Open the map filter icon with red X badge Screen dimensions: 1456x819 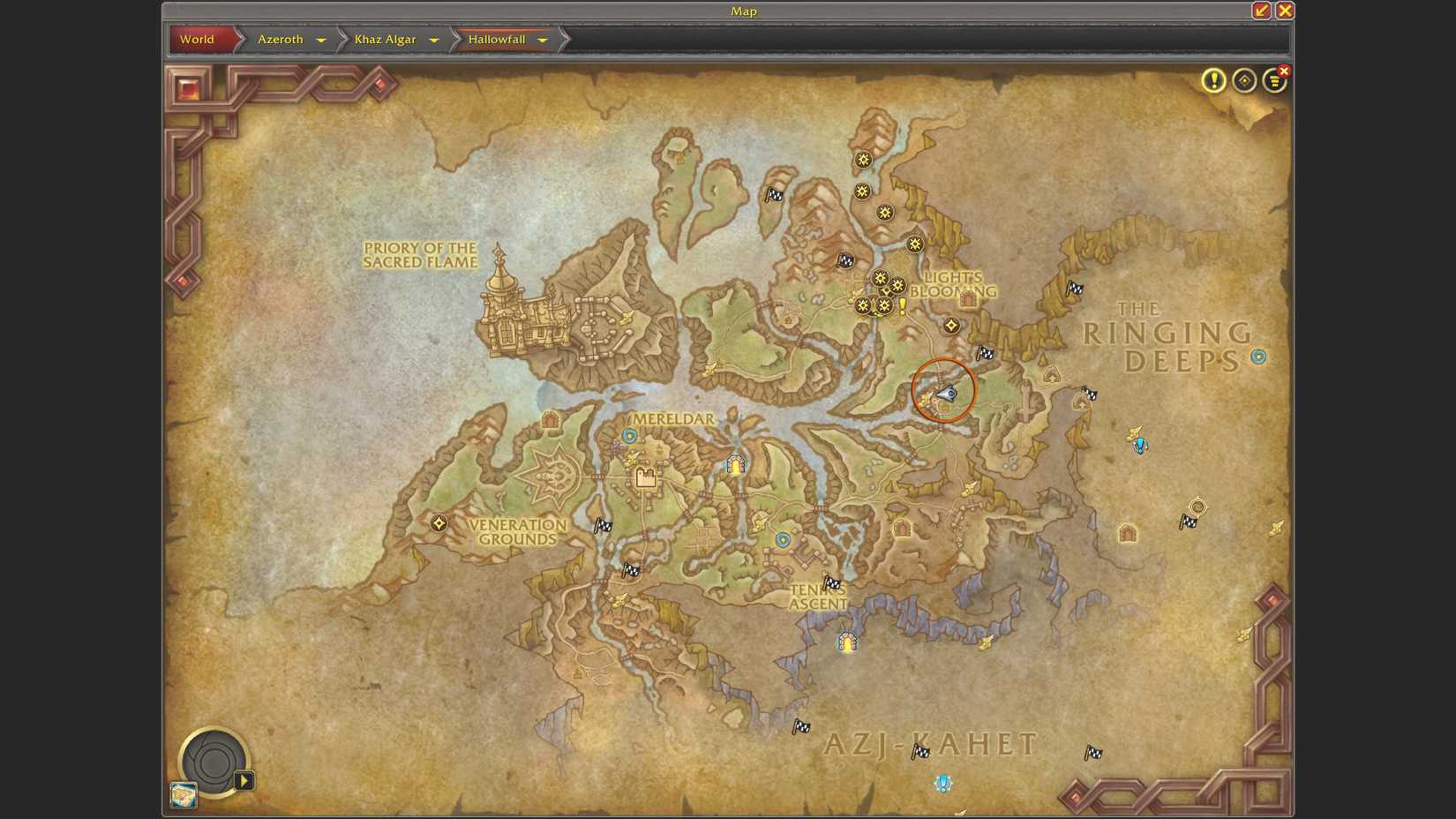[x=1273, y=80]
